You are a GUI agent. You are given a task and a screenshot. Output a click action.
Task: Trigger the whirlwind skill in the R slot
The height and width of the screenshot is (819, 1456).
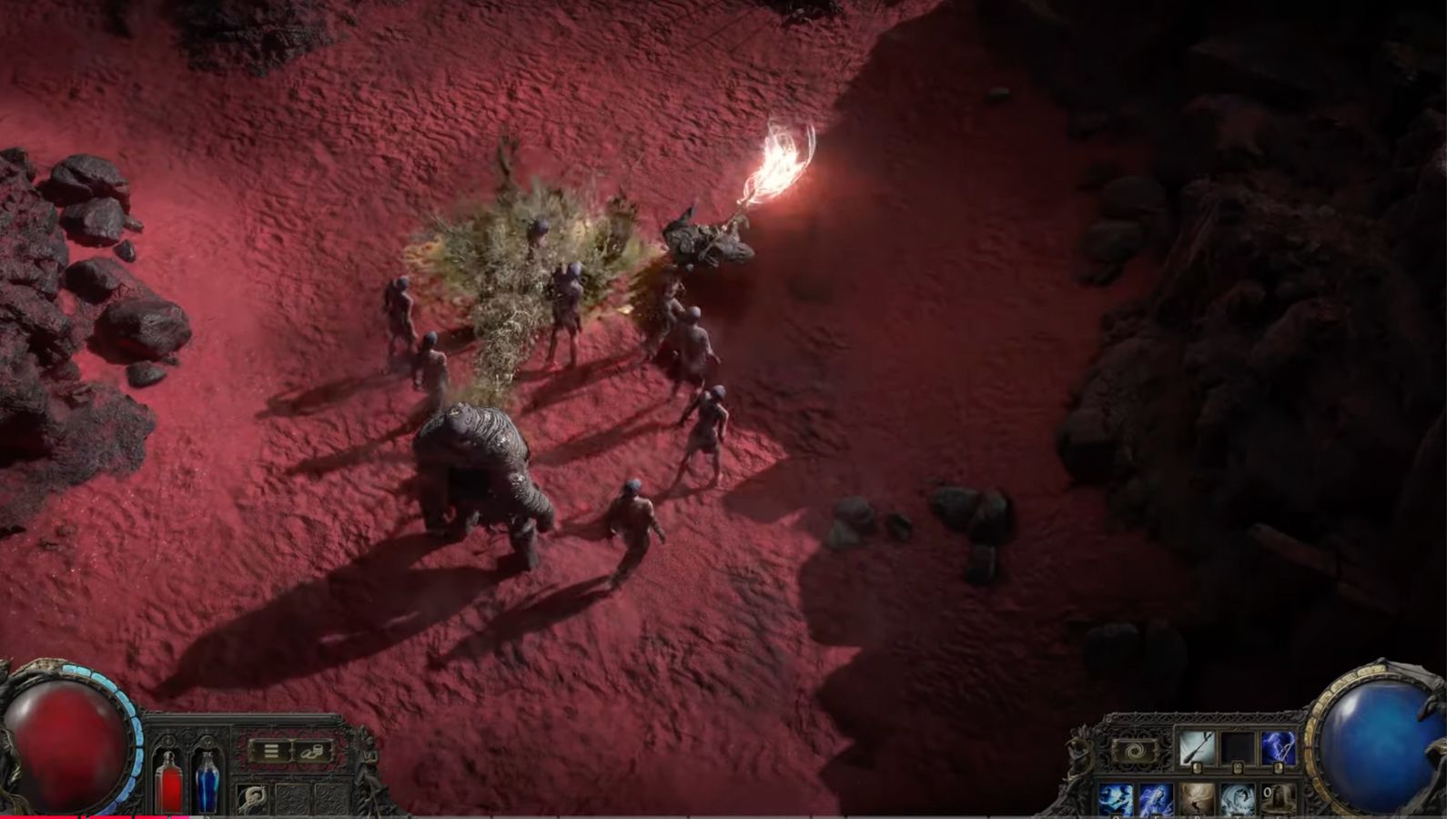tap(1196, 798)
